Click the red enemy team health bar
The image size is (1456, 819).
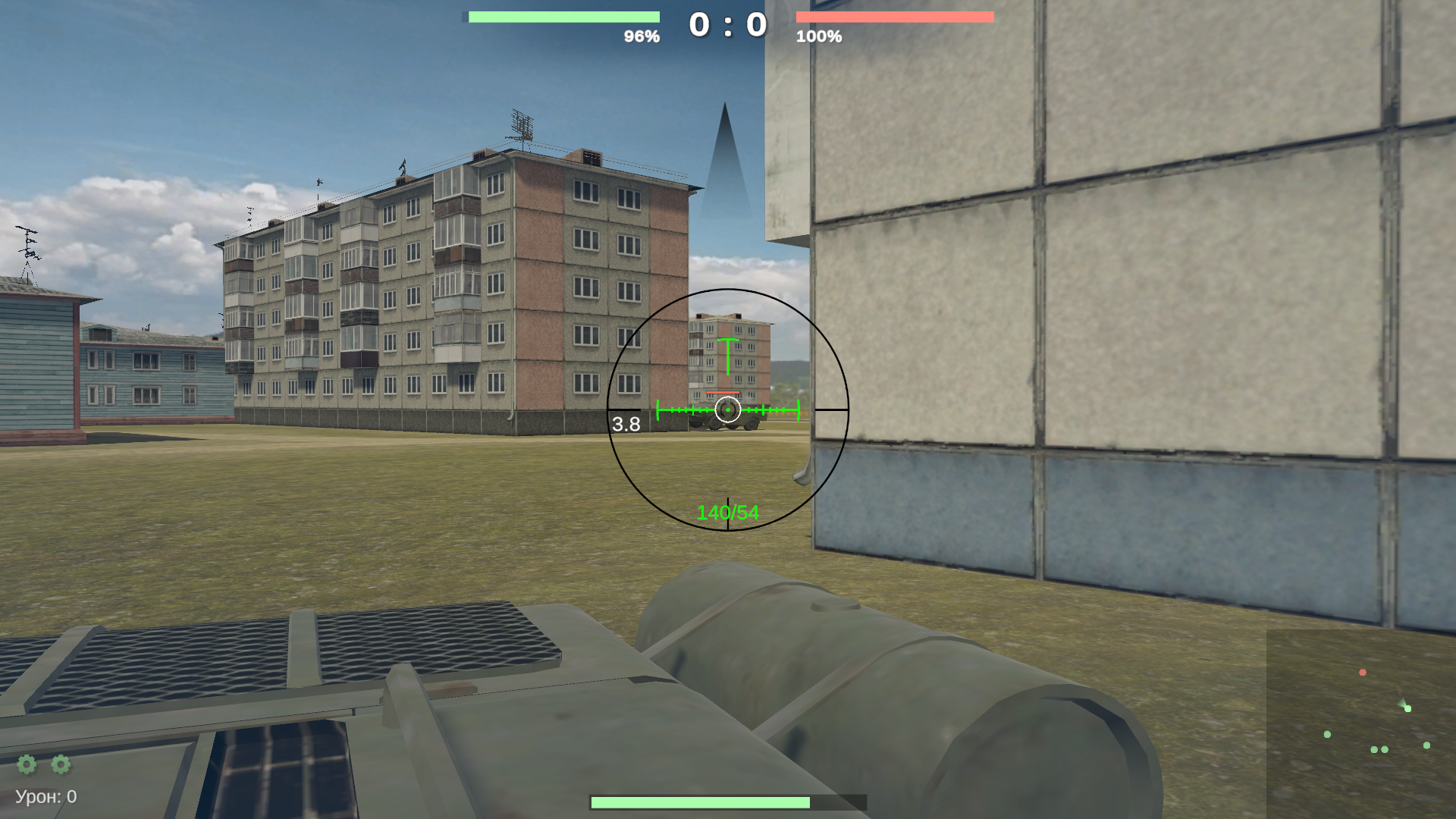pyautogui.click(x=895, y=15)
